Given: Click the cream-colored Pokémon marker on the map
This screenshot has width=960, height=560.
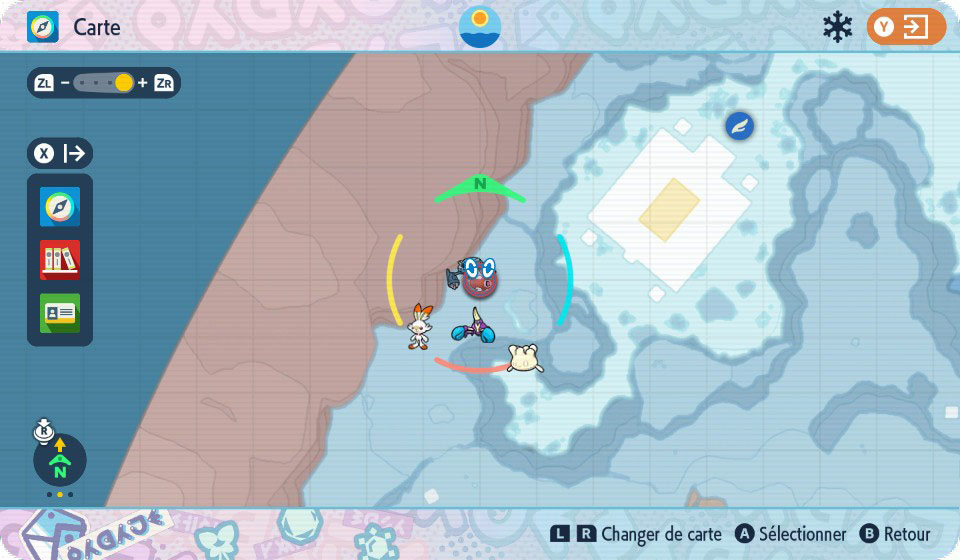Looking at the screenshot, I should point(525,358).
